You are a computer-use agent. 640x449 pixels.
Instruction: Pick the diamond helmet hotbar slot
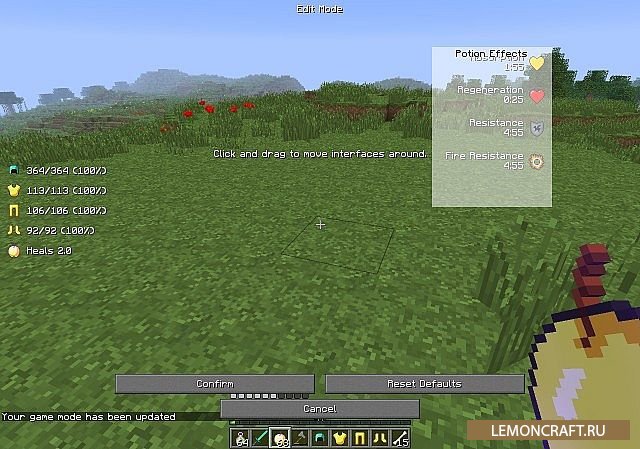point(320,438)
